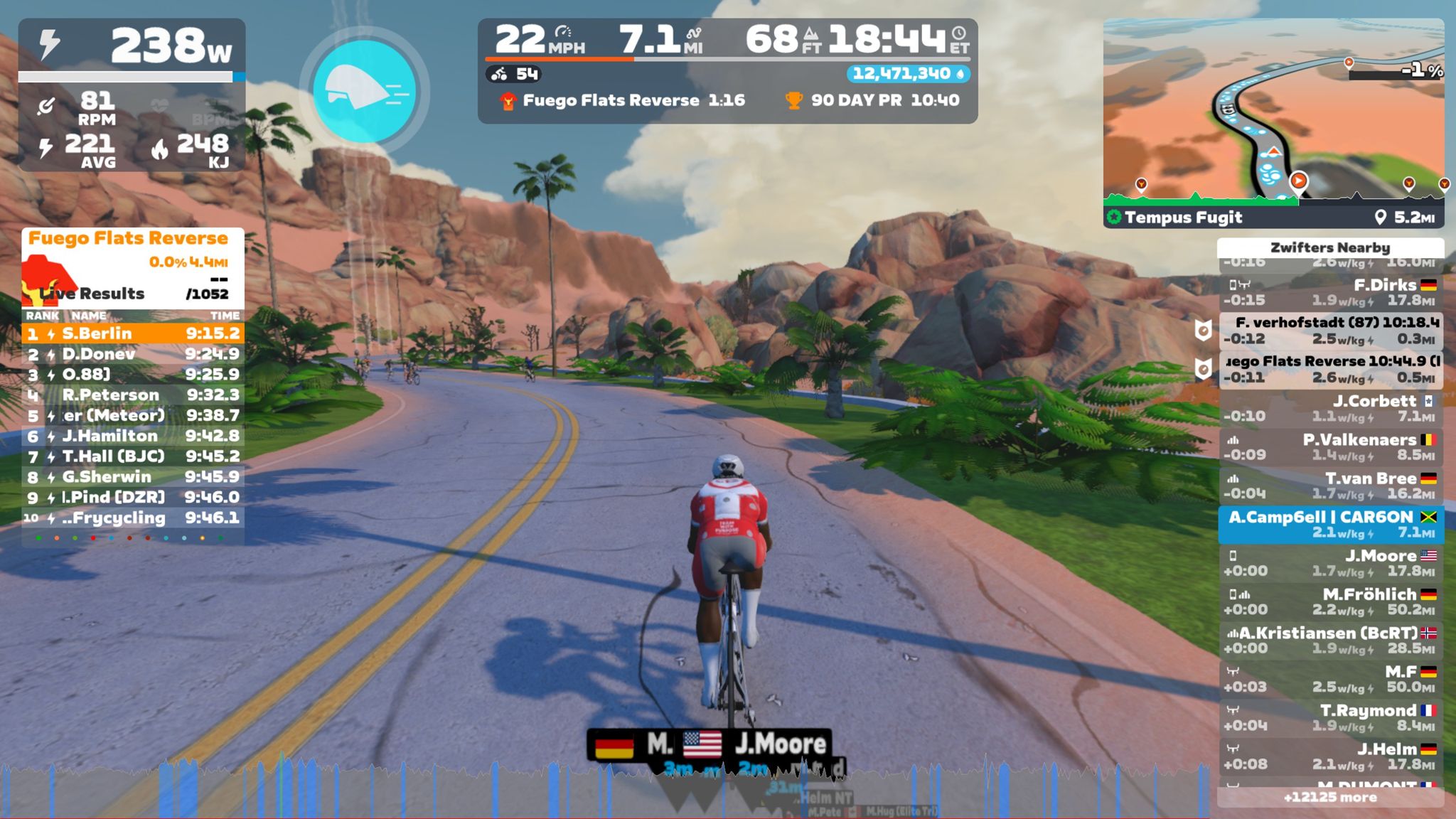Select F.Dirks in Zwifters Nearby
Image resolution: width=1456 pixels, height=819 pixels.
[x=1329, y=292]
